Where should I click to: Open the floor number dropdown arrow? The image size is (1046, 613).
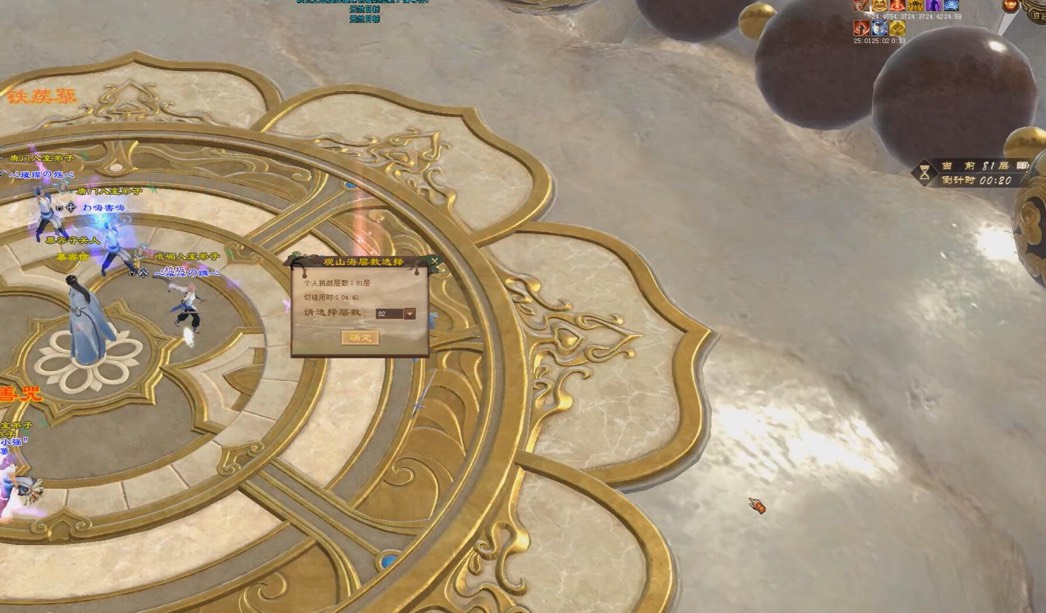(410, 314)
